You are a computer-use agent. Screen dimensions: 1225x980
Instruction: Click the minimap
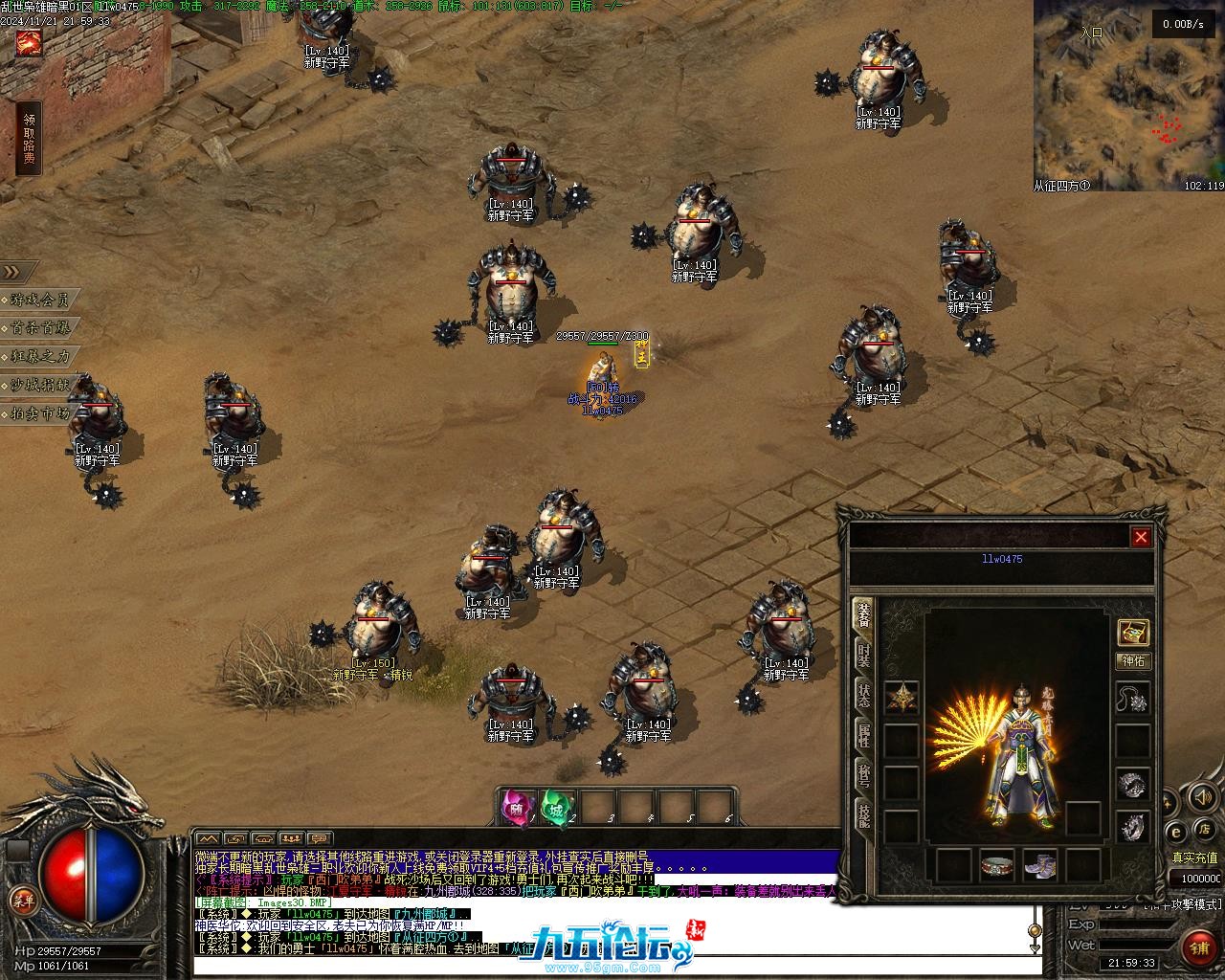click(1127, 96)
